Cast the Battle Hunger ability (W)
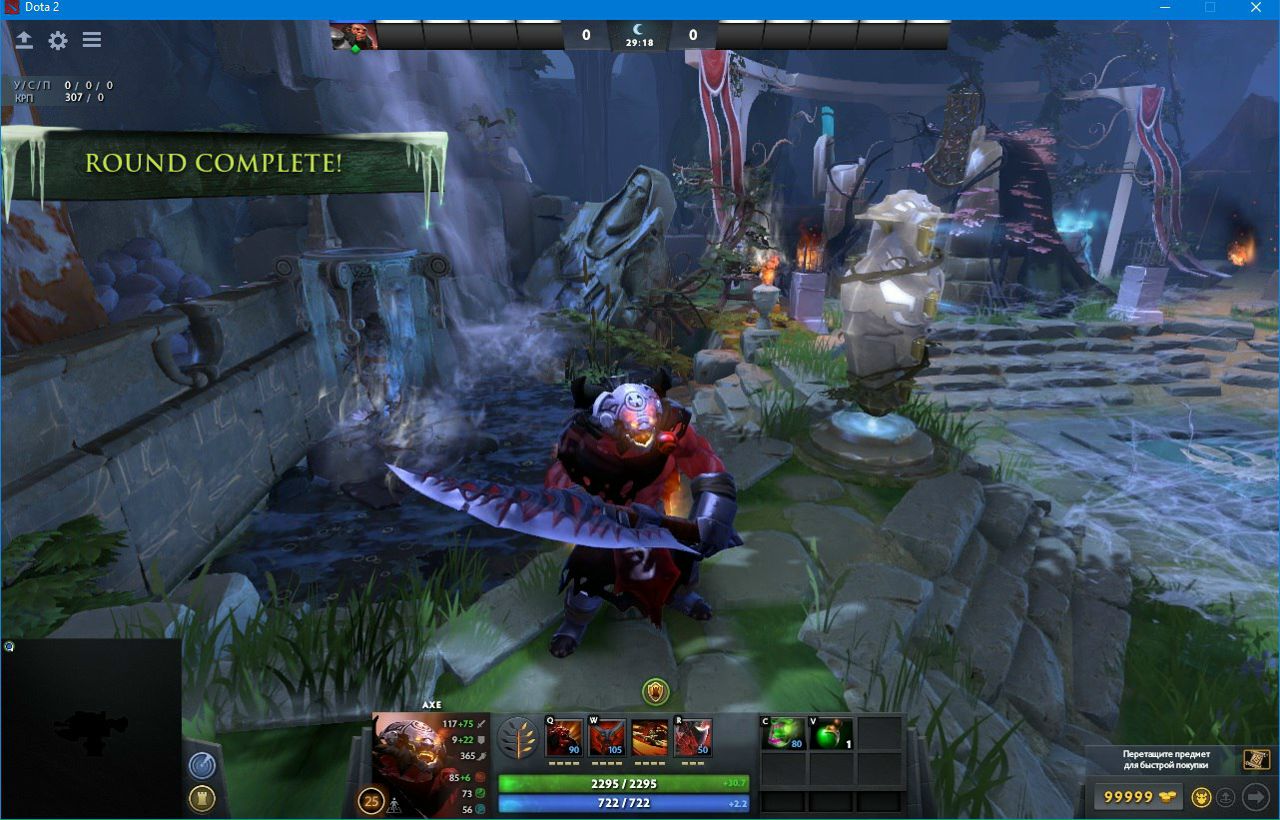 coord(607,738)
